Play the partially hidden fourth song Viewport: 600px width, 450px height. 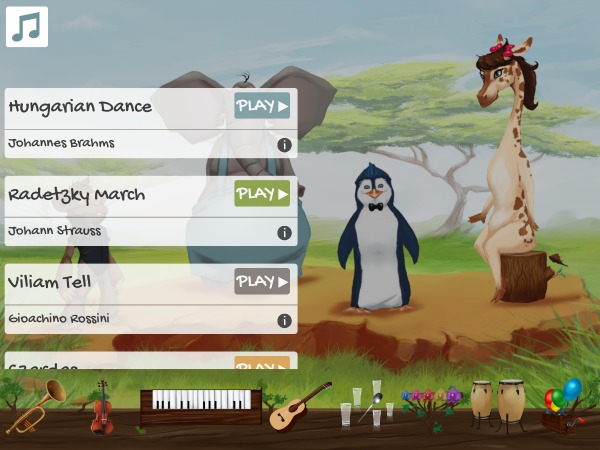click(x=262, y=363)
